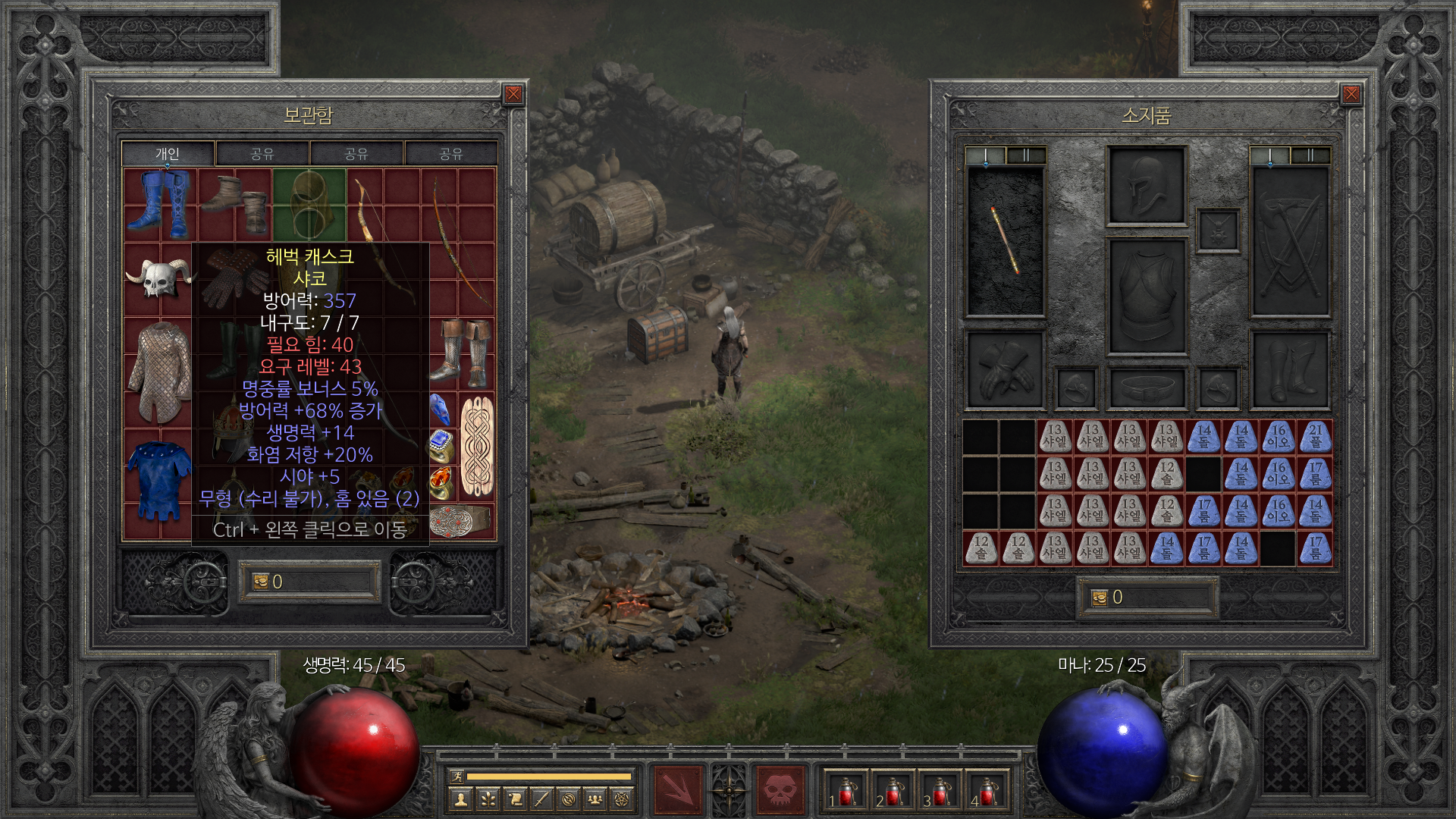
Task: Choose the left arrow attack skill
Action: 678,790
